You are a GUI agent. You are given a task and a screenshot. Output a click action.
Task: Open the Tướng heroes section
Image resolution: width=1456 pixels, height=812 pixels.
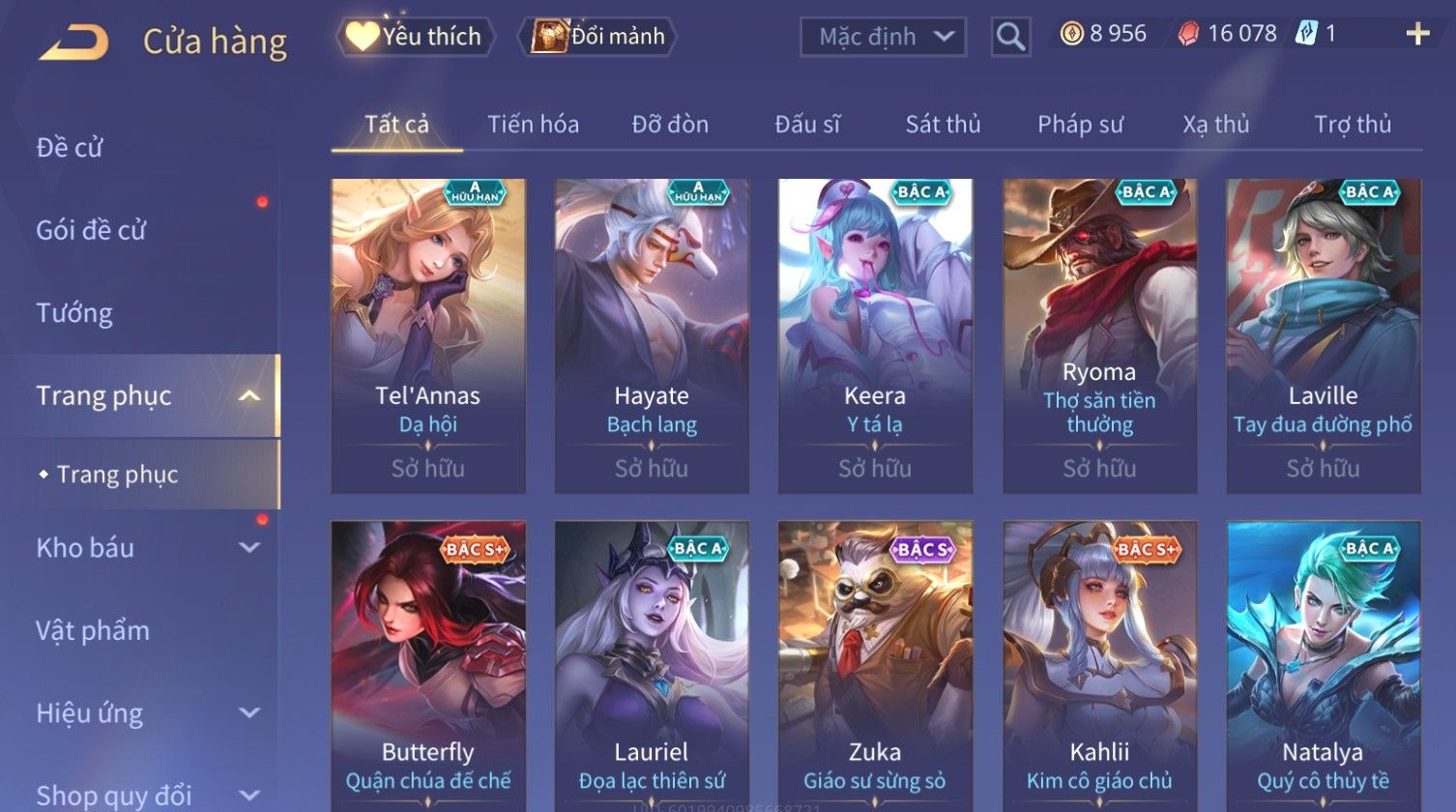pyautogui.click(x=74, y=313)
